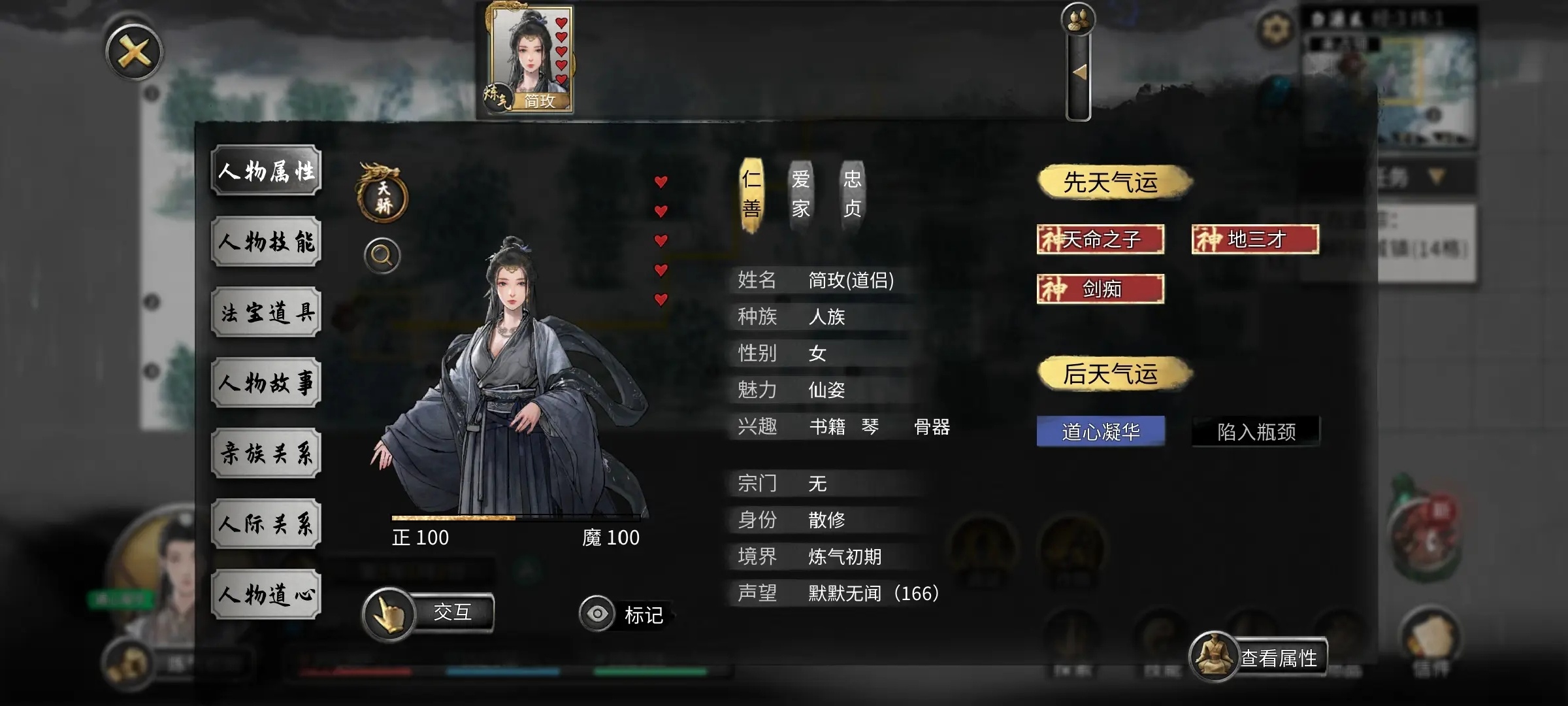Image resolution: width=1568 pixels, height=706 pixels.
Task: Open the 人物技能 tab
Action: coord(267,242)
